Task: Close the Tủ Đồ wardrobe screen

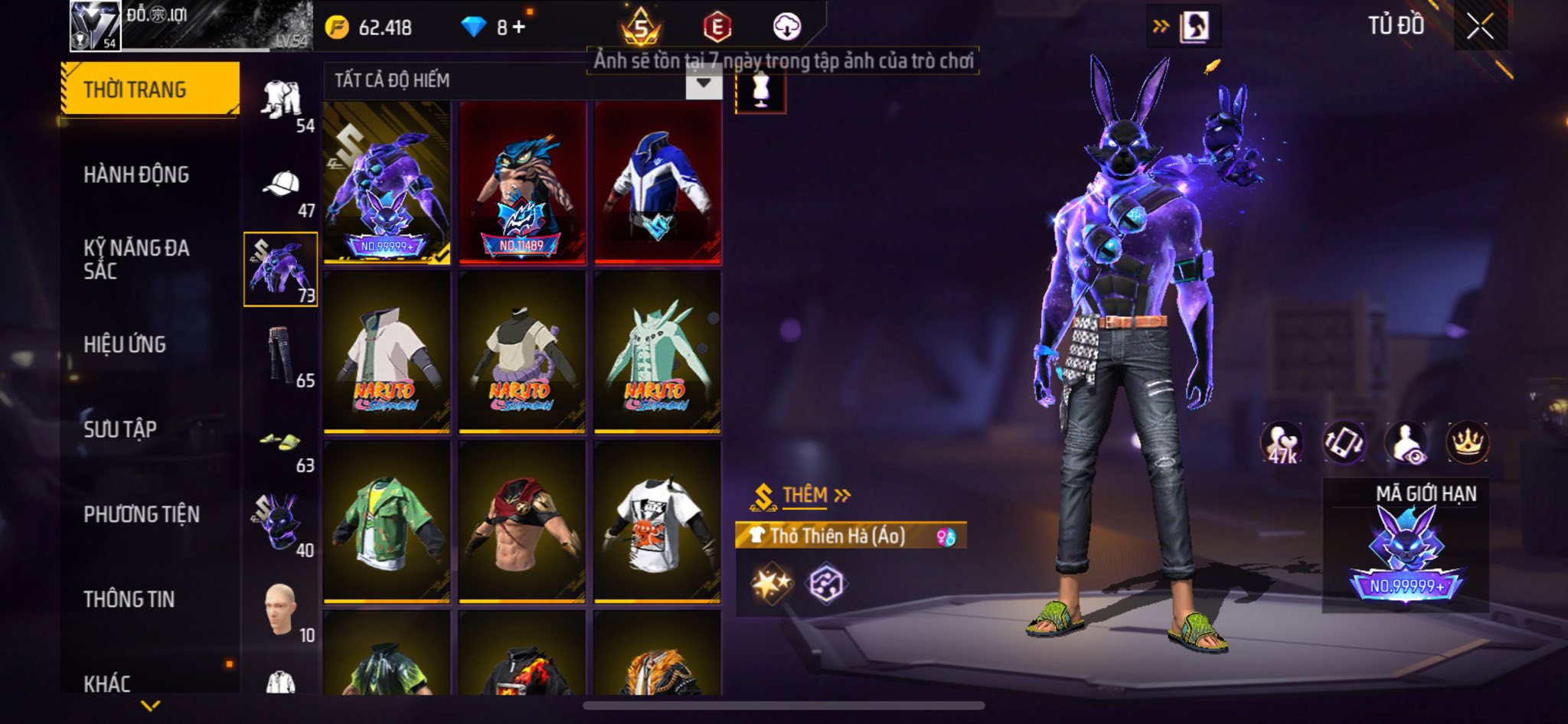Action: 1479,27
